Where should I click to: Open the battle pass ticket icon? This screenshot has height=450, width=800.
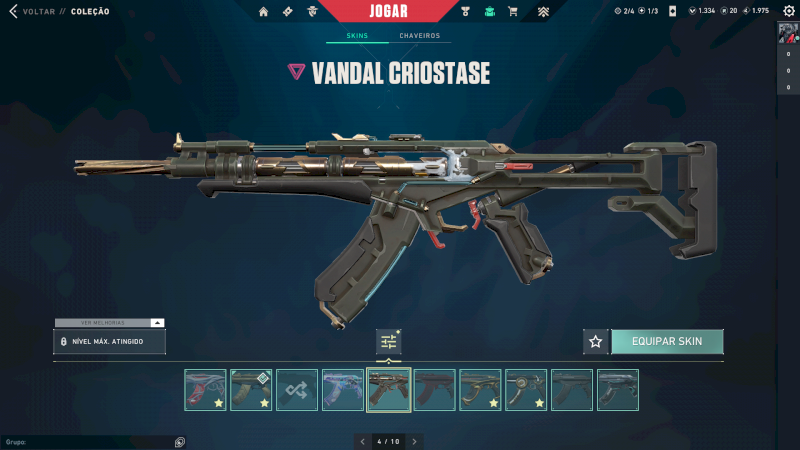point(288,12)
